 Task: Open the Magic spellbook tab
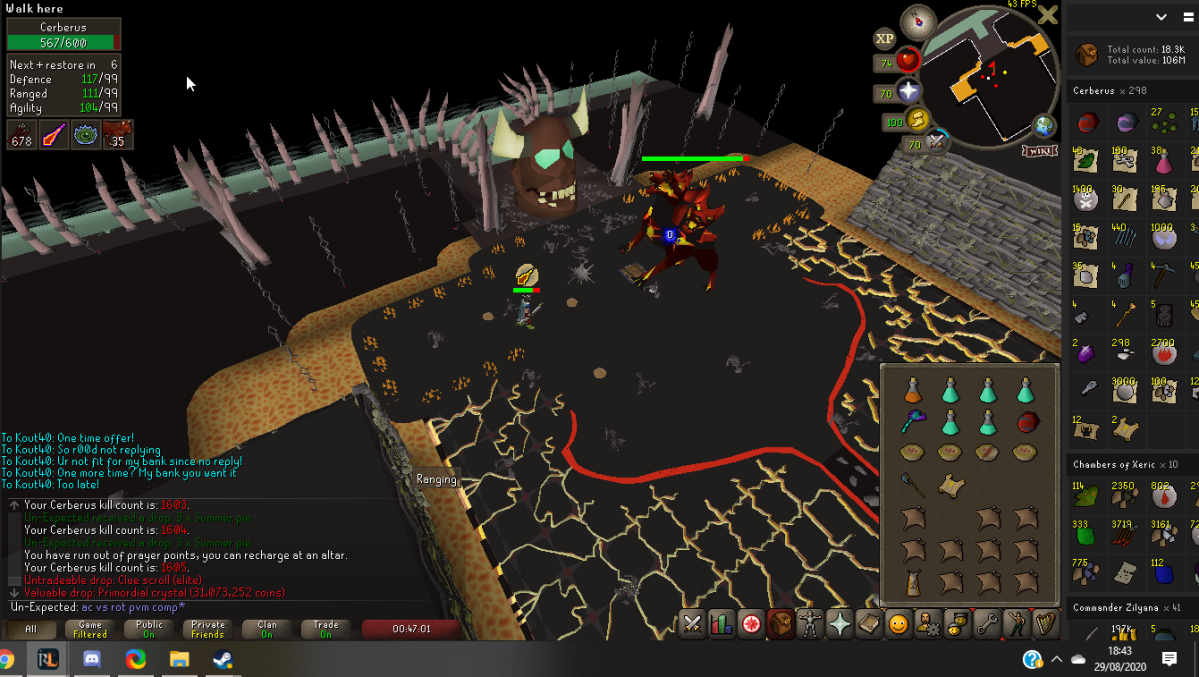(x=869, y=624)
